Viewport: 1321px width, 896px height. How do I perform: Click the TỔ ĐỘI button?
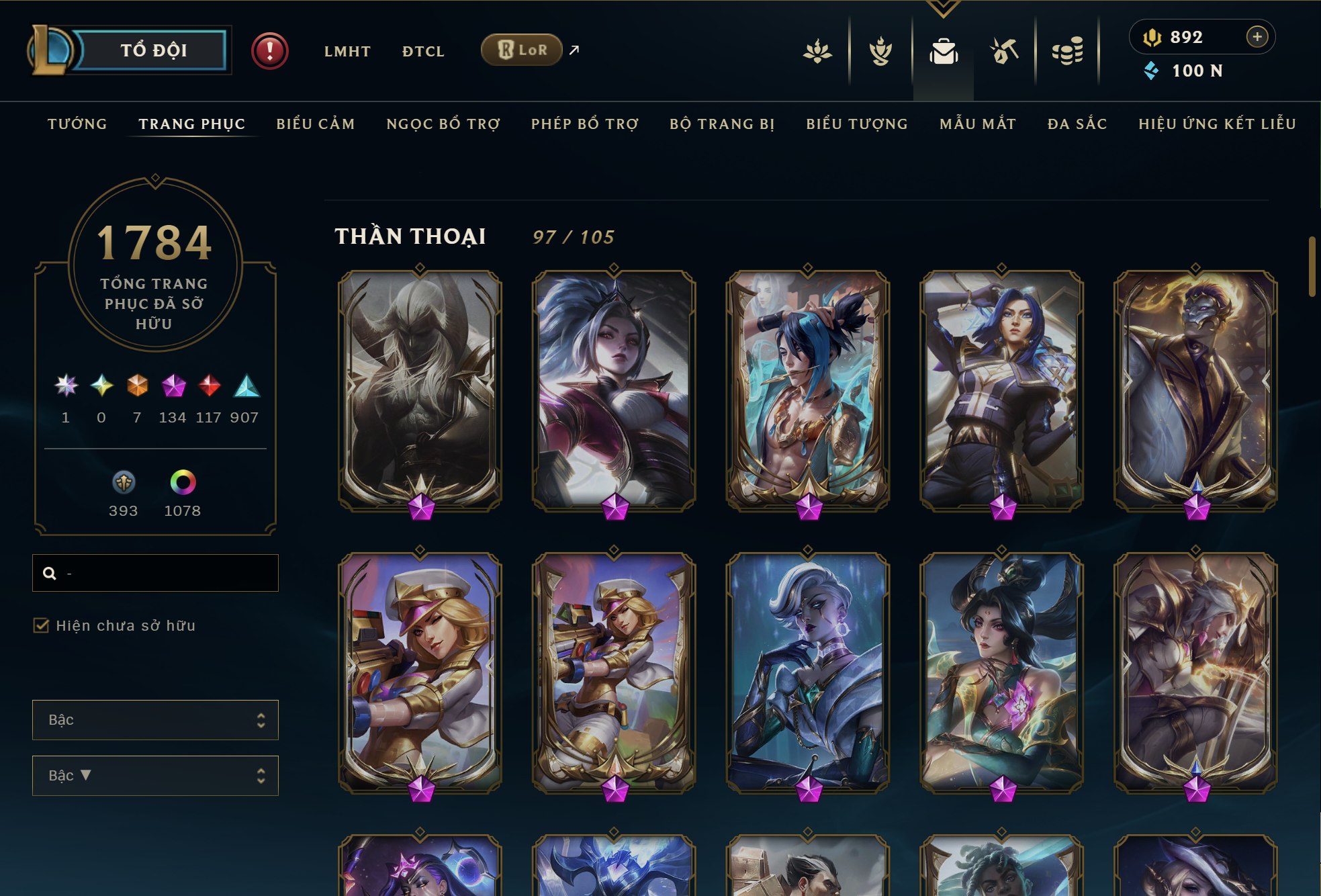[153, 49]
